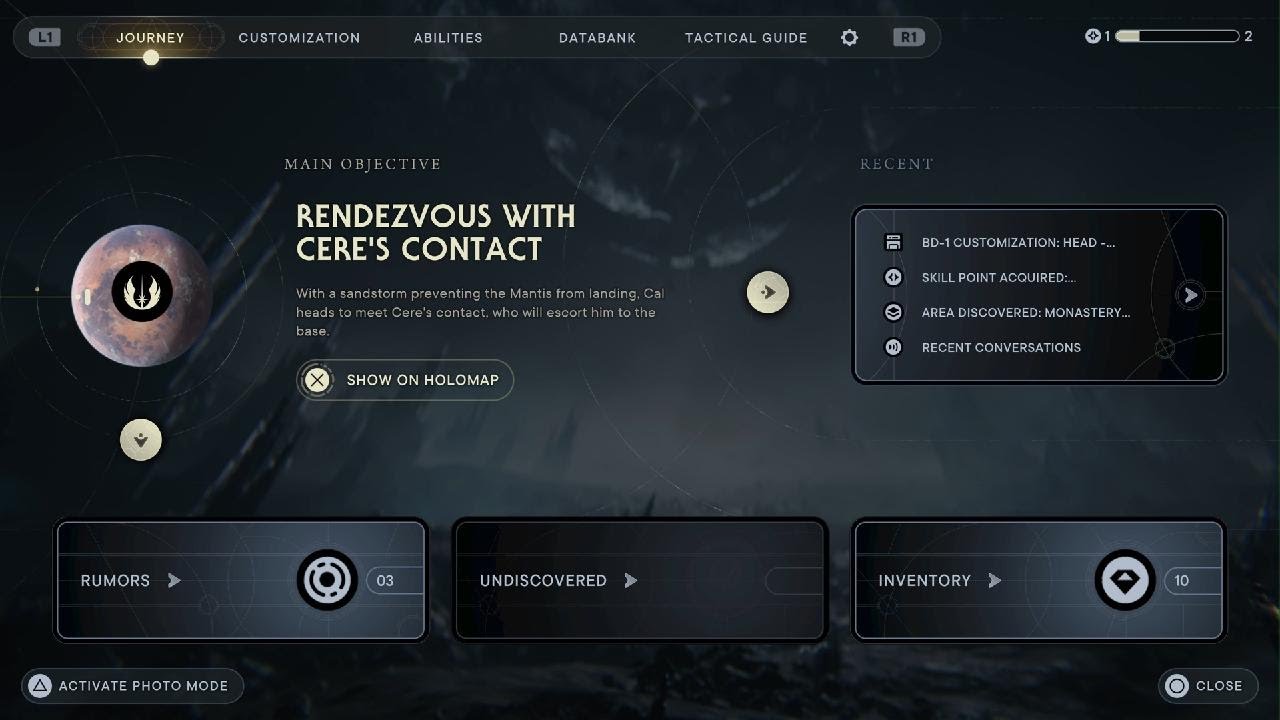Activate Photo Mode
The image size is (1280, 720).
pos(131,686)
